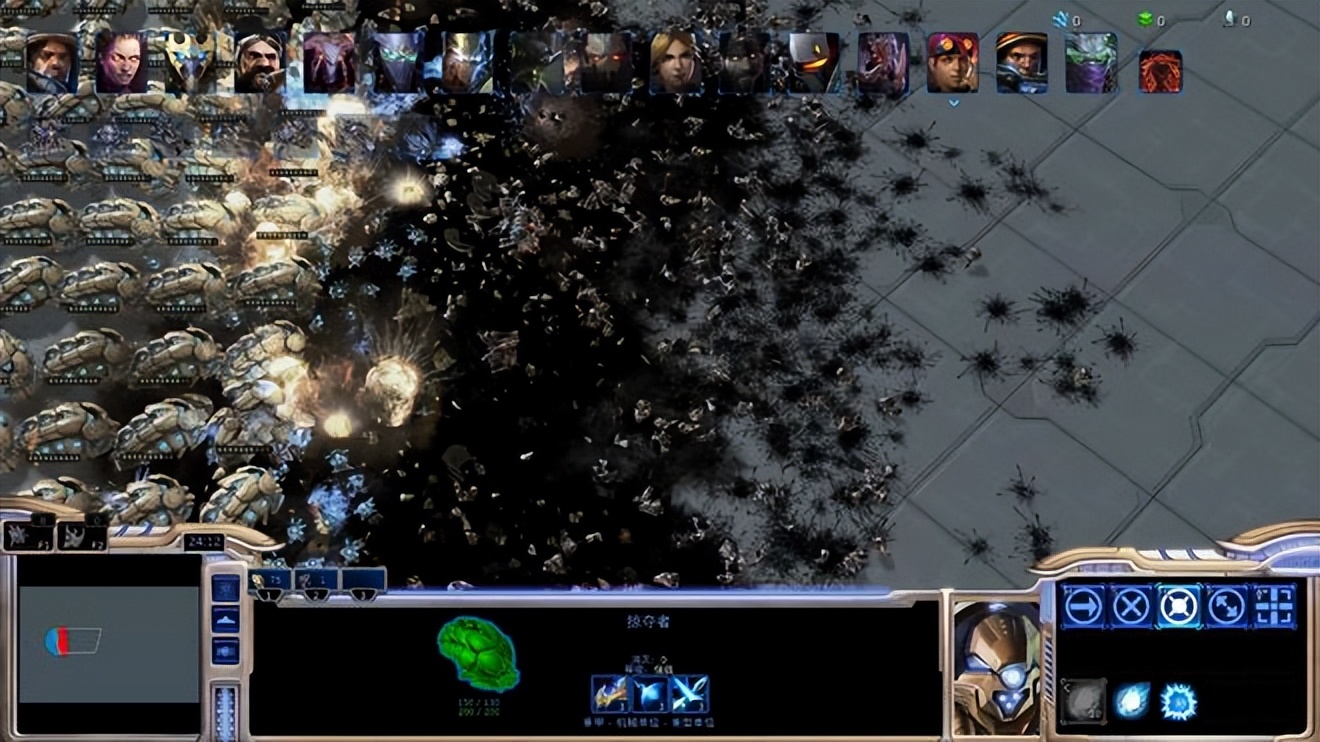This screenshot has width=1320, height=742.
Task: Select the red Mengsk portrait at row's end
Action: pos(1160,72)
